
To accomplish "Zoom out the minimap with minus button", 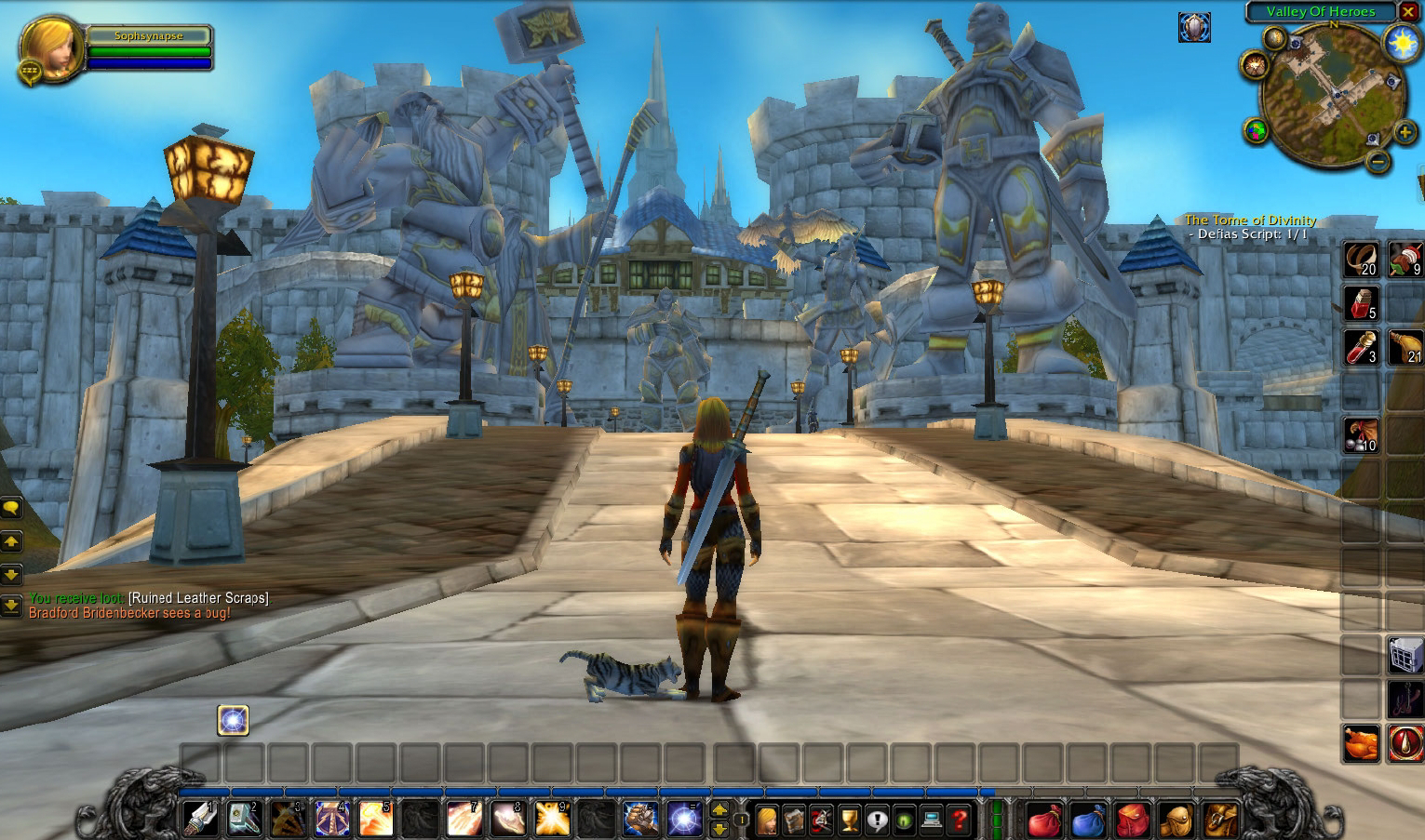I will [x=1379, y=162].
